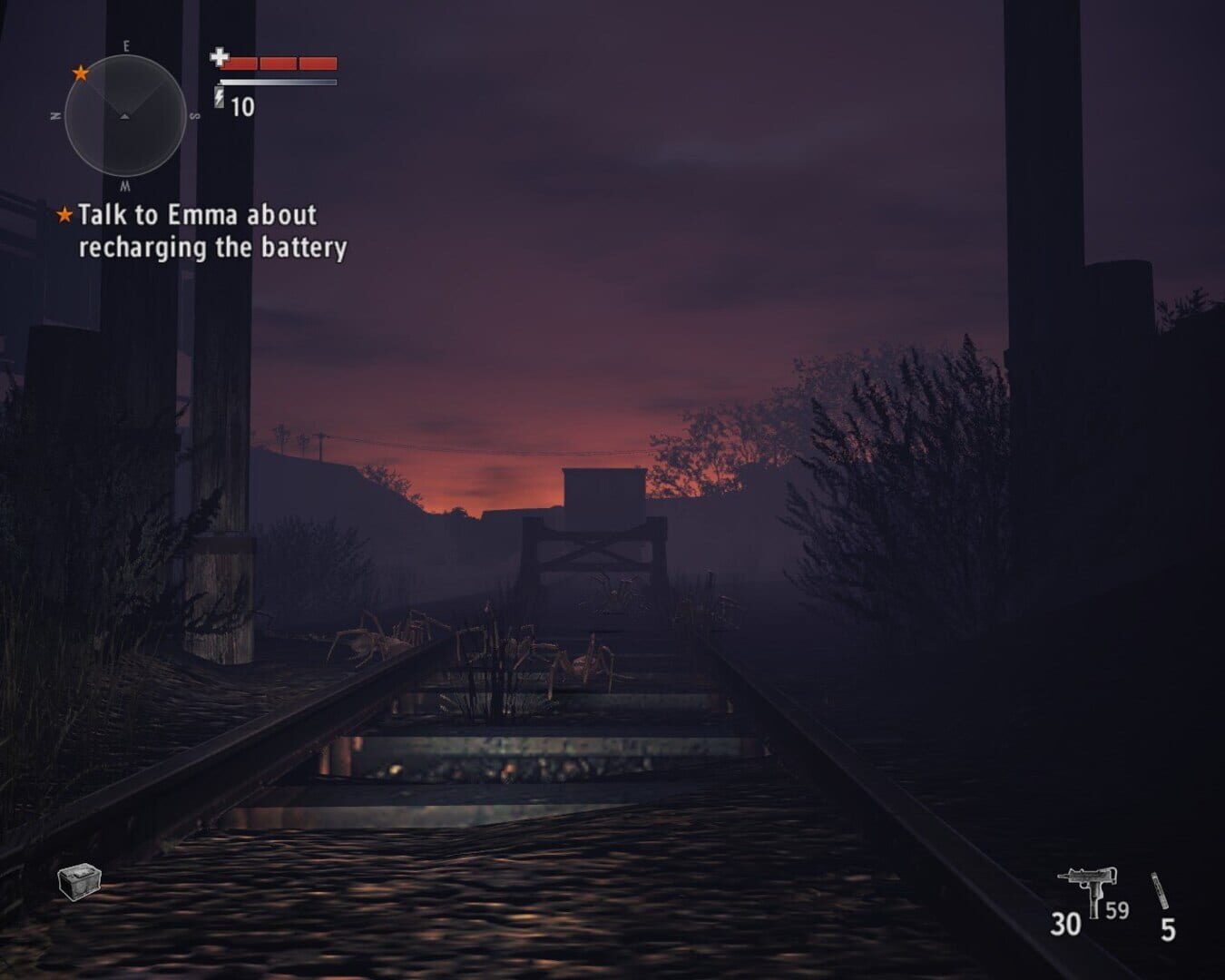This screenshot has height=980, width=1225.
Task: Click the supply crate icon
Action: tap(77, 881)
